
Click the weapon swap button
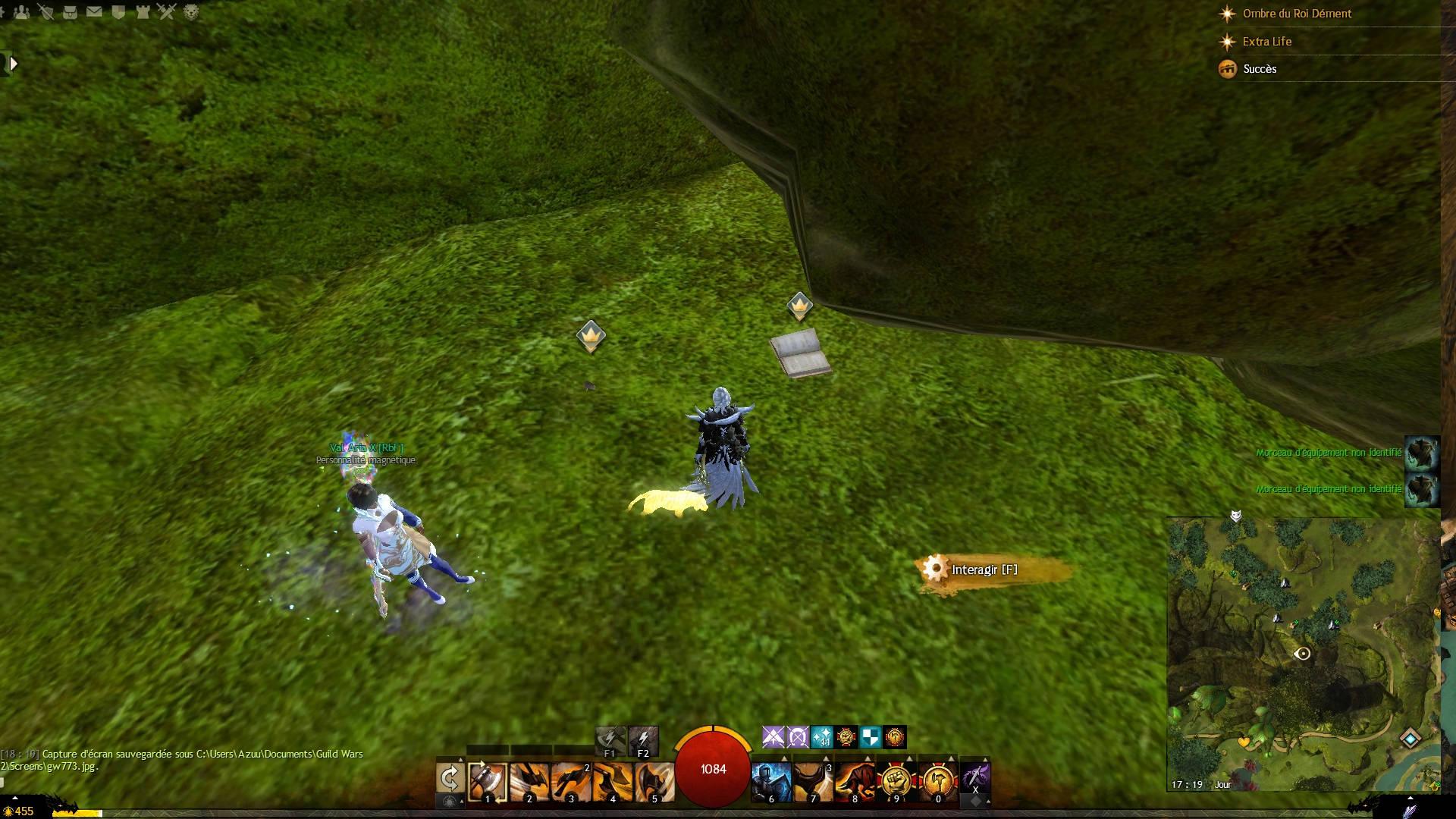click(450, 778)
